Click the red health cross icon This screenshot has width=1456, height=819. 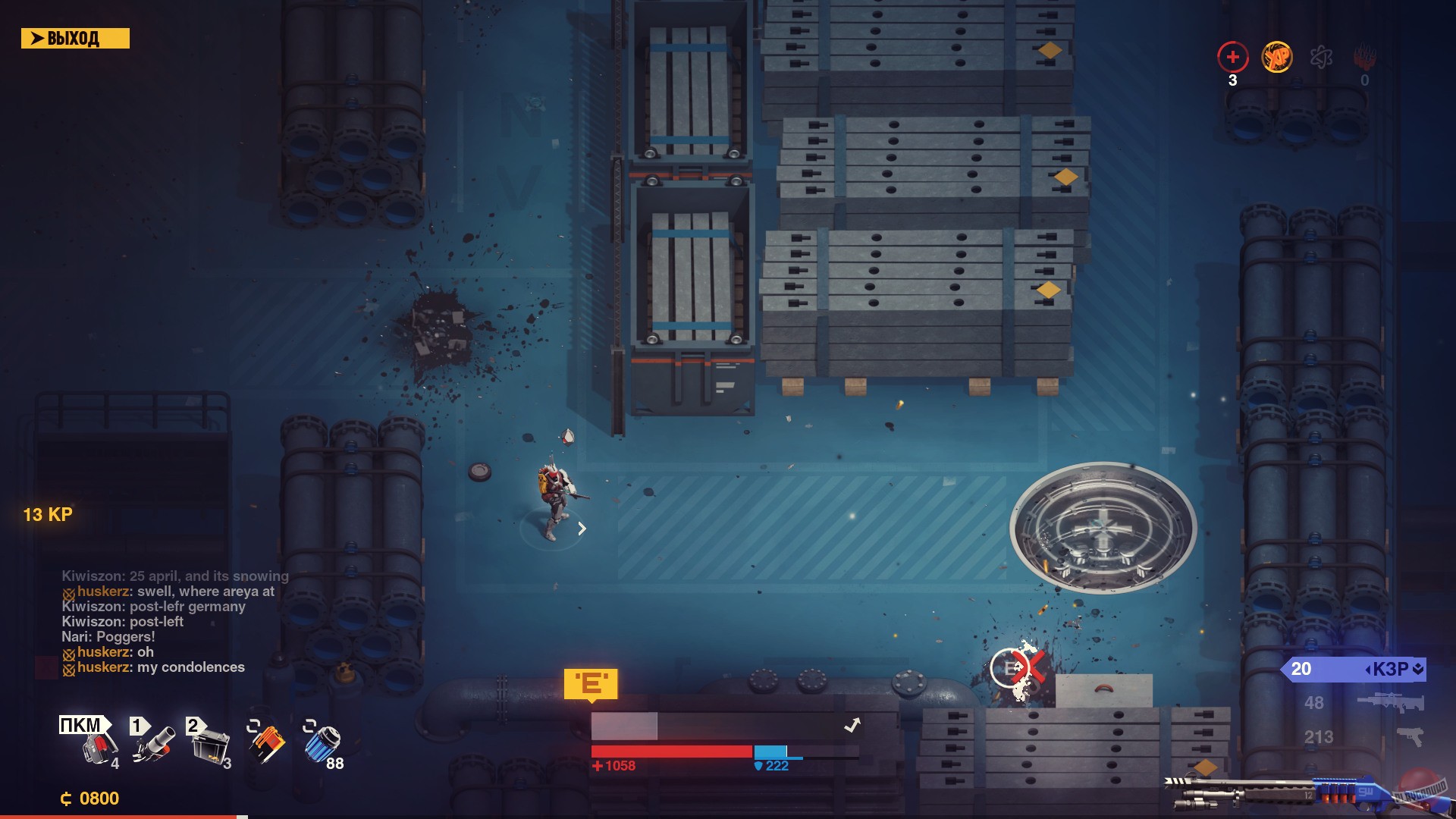tap(1232, 56)
